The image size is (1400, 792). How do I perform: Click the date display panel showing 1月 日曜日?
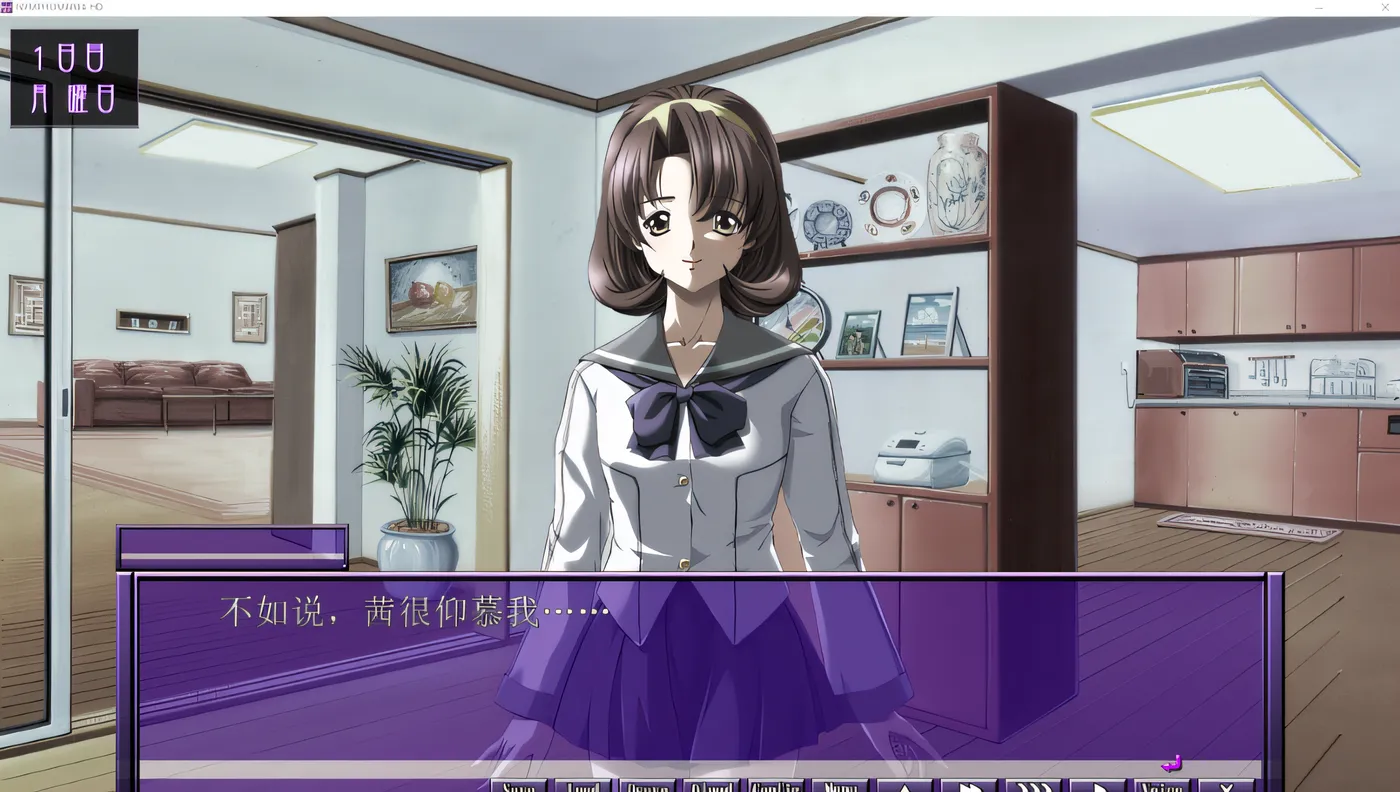point(74,77)
